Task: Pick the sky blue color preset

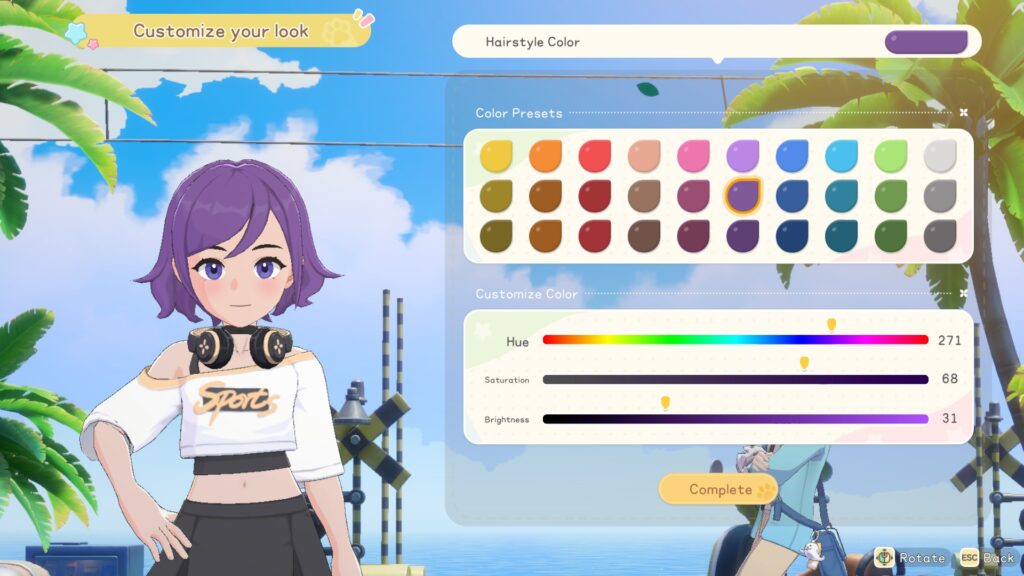Action: pyautogui.click(x=841, y=155)
